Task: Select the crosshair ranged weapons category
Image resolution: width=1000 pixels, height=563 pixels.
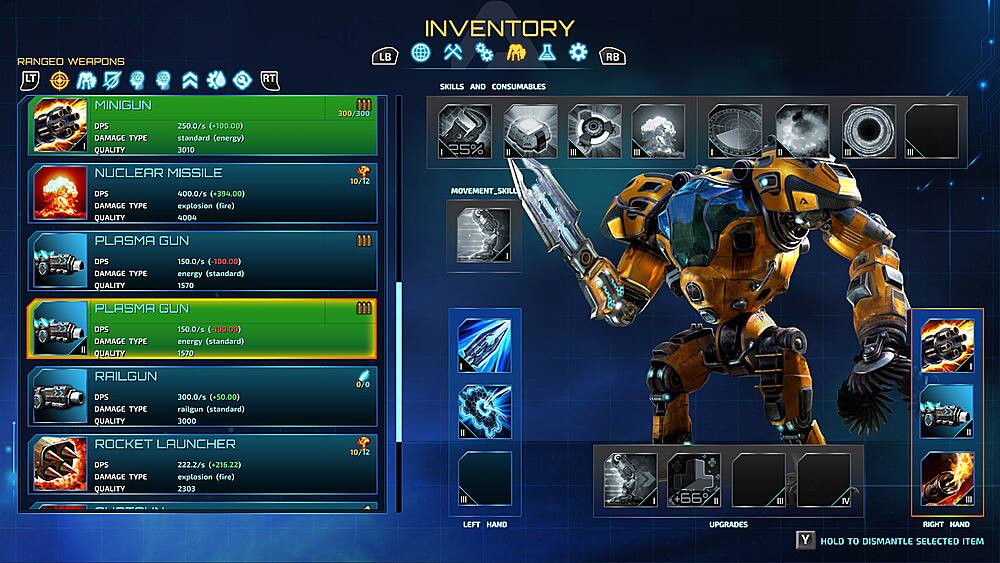Action: point(60,79)
